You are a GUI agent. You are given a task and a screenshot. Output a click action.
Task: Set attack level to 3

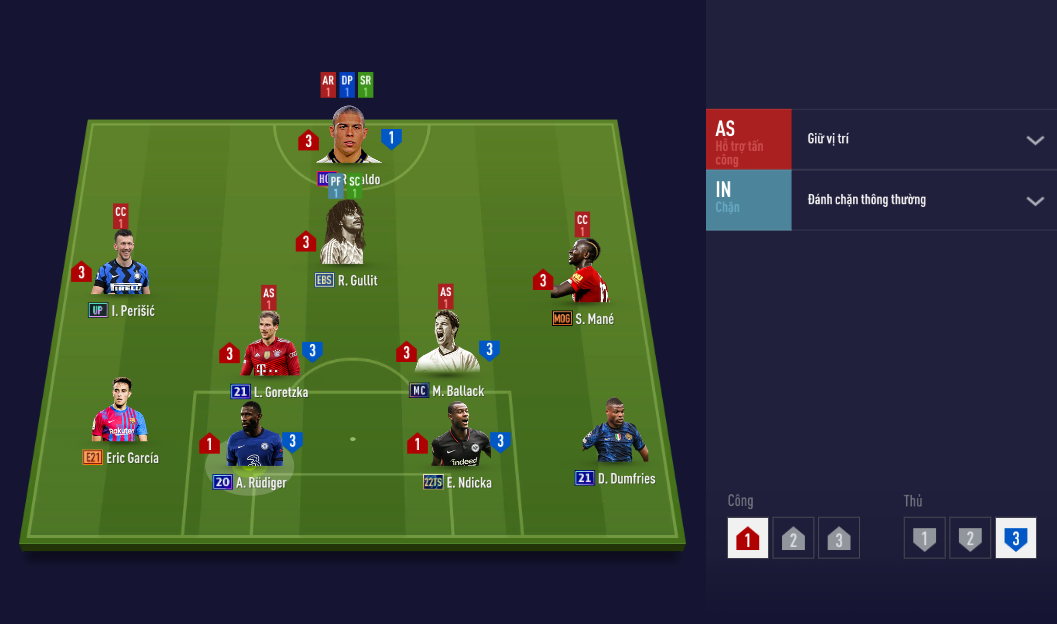(838, 538)
